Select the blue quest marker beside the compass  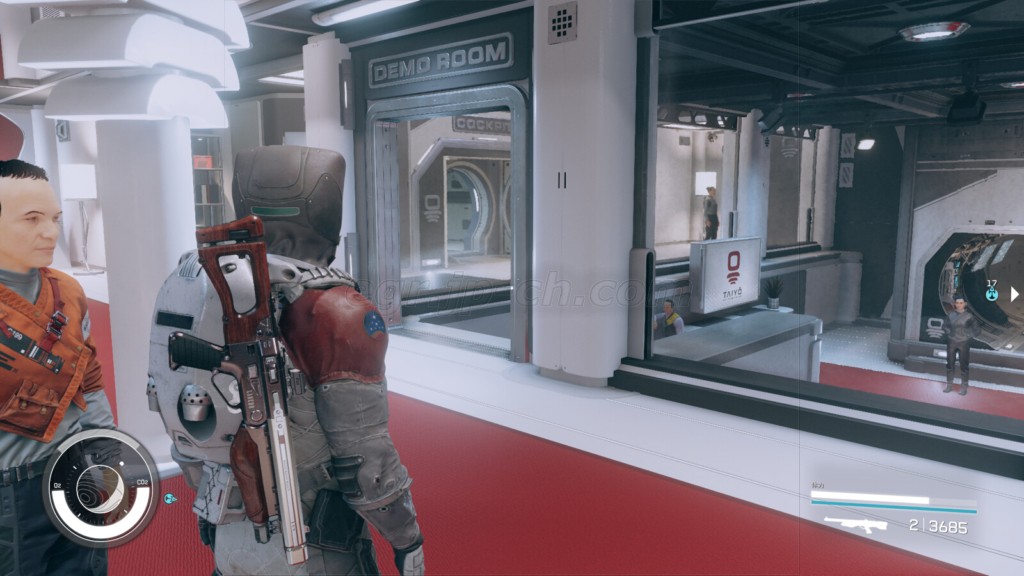pyautogui.click(x=170, y=497)
